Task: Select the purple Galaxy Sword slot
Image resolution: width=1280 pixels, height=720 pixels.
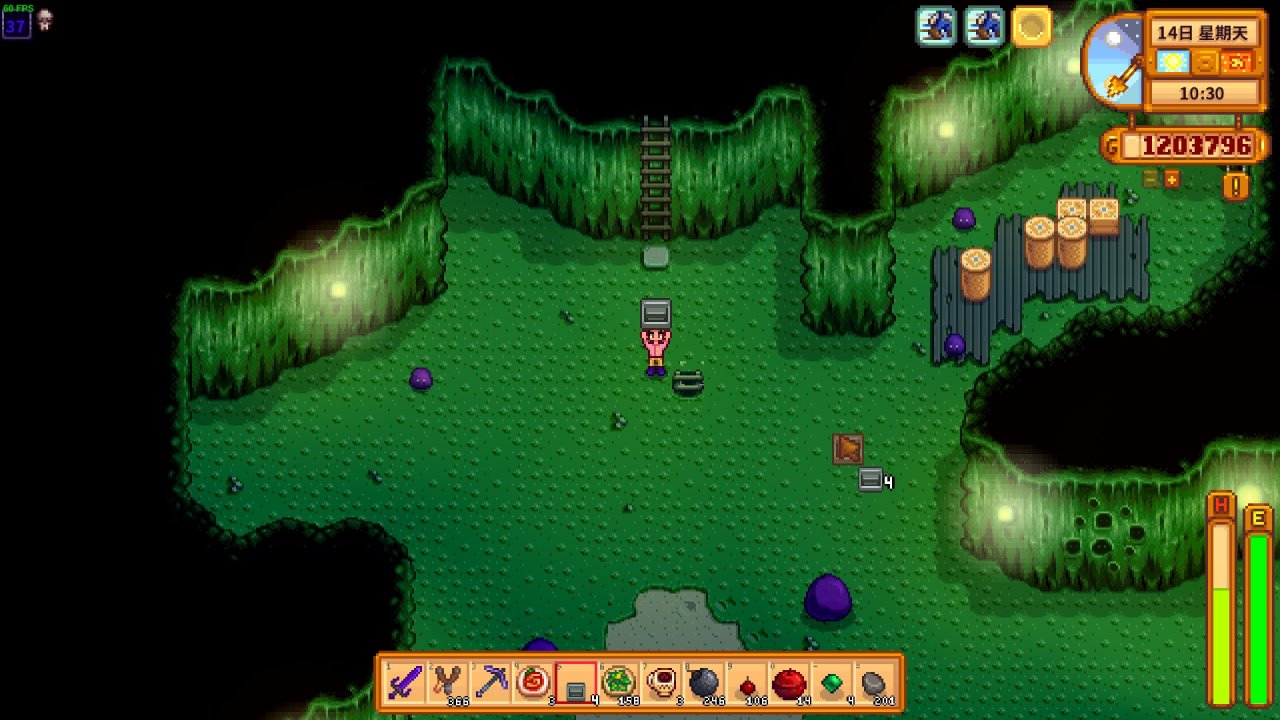Action: click(405, 683)
